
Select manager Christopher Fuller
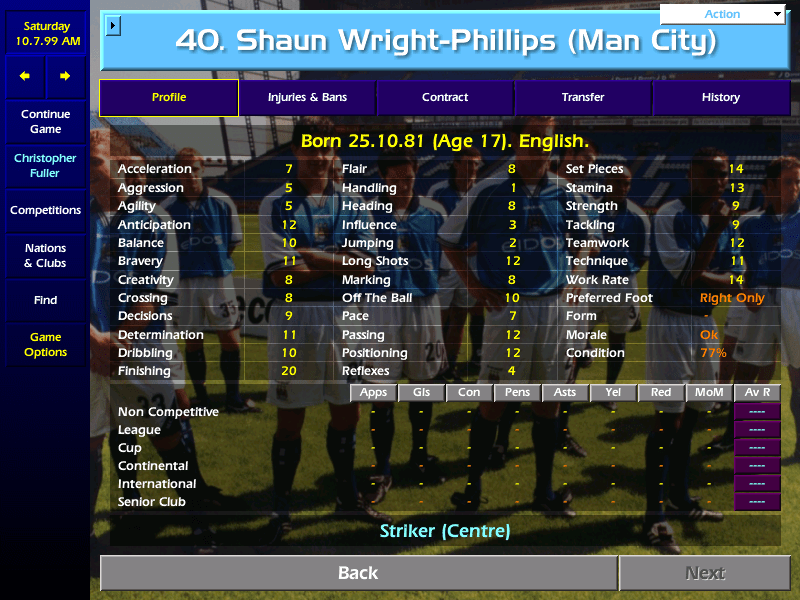45,165
